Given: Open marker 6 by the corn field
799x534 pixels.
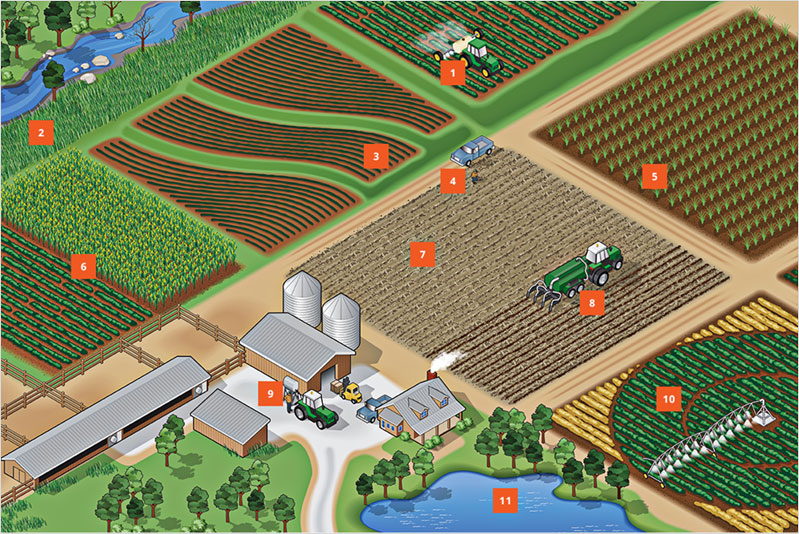Looking at the screenshot, I should click(x=83, y=266).
